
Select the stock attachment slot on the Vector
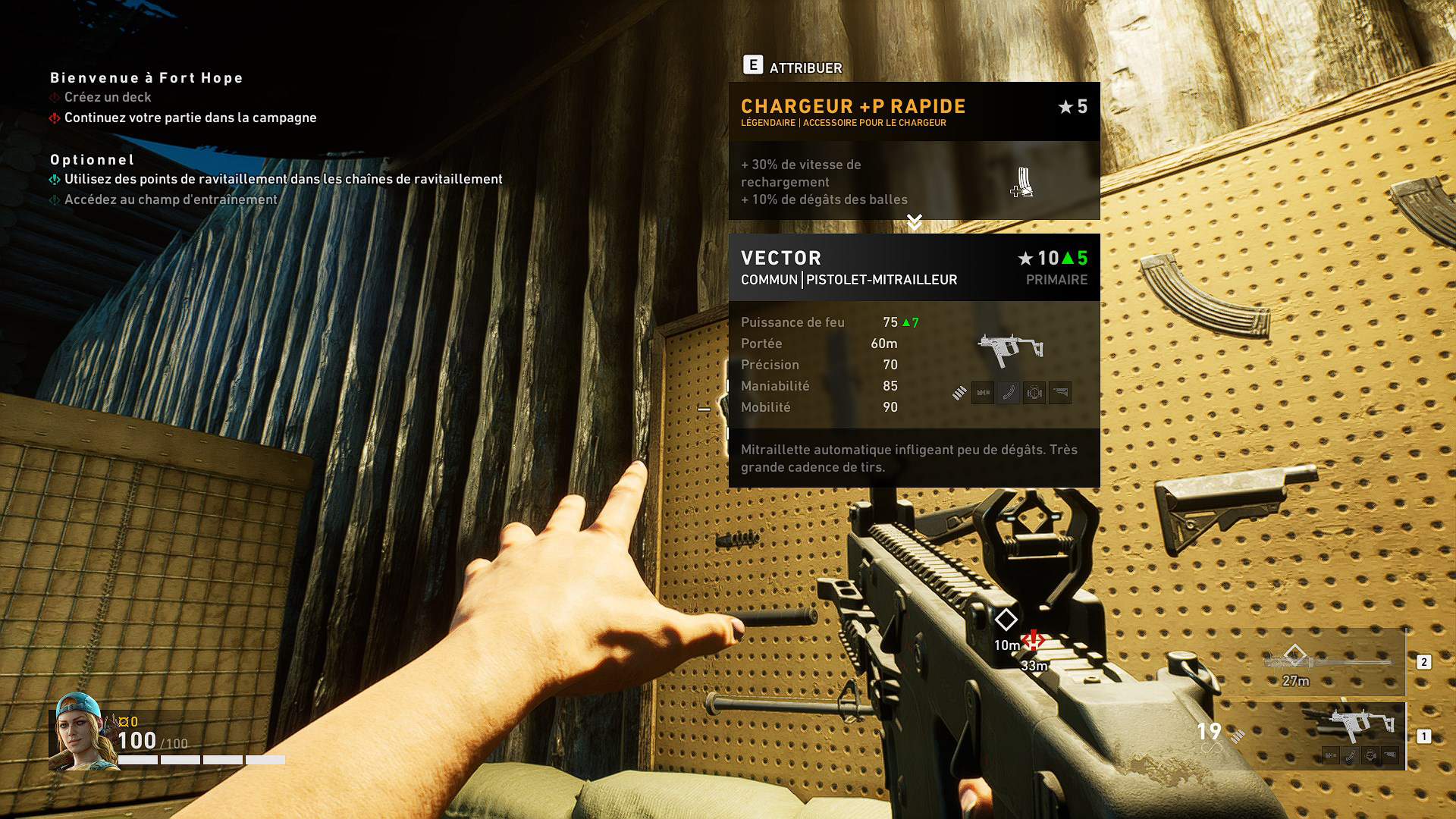(1060, 393)
